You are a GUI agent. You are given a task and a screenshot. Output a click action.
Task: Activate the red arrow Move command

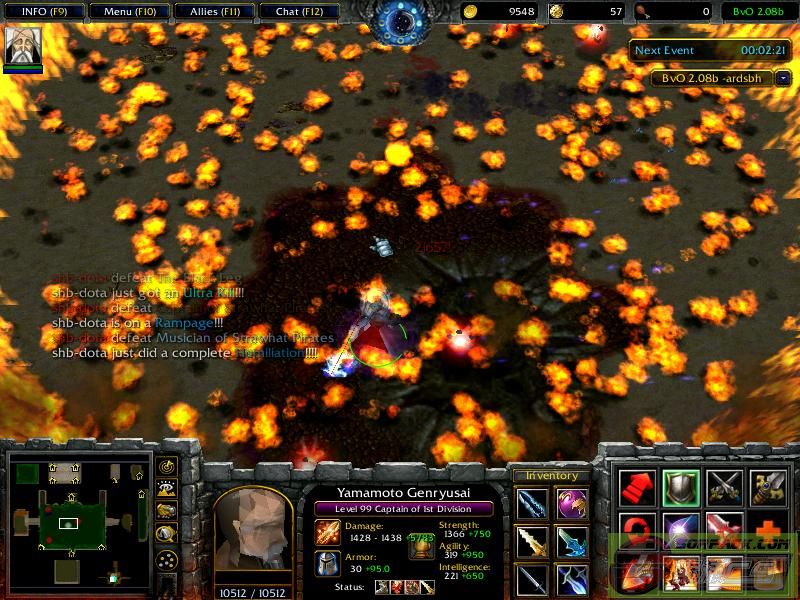click(x=637, y=488)
